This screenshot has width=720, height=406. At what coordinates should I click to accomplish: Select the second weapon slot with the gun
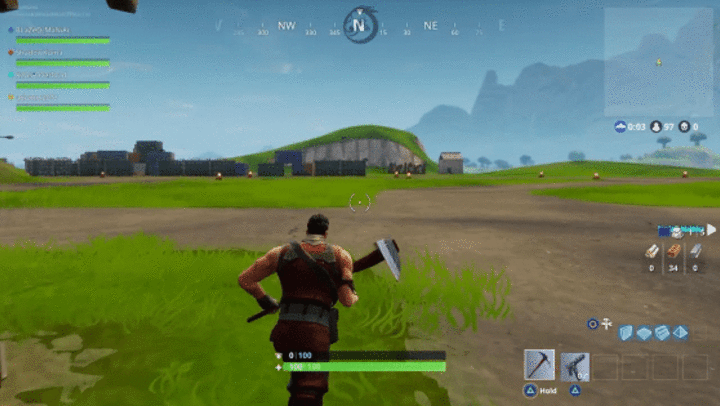tap(574, 365)
